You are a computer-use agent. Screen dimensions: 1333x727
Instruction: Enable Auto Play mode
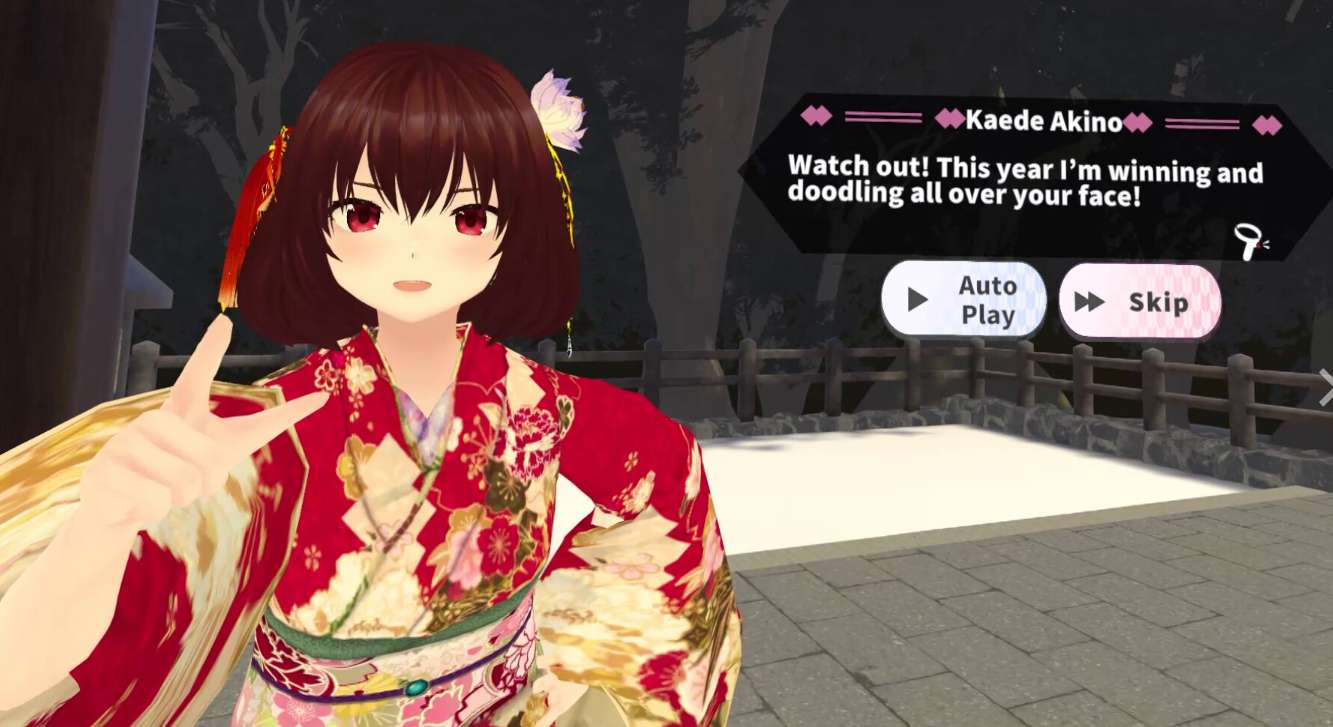(963, 297)
